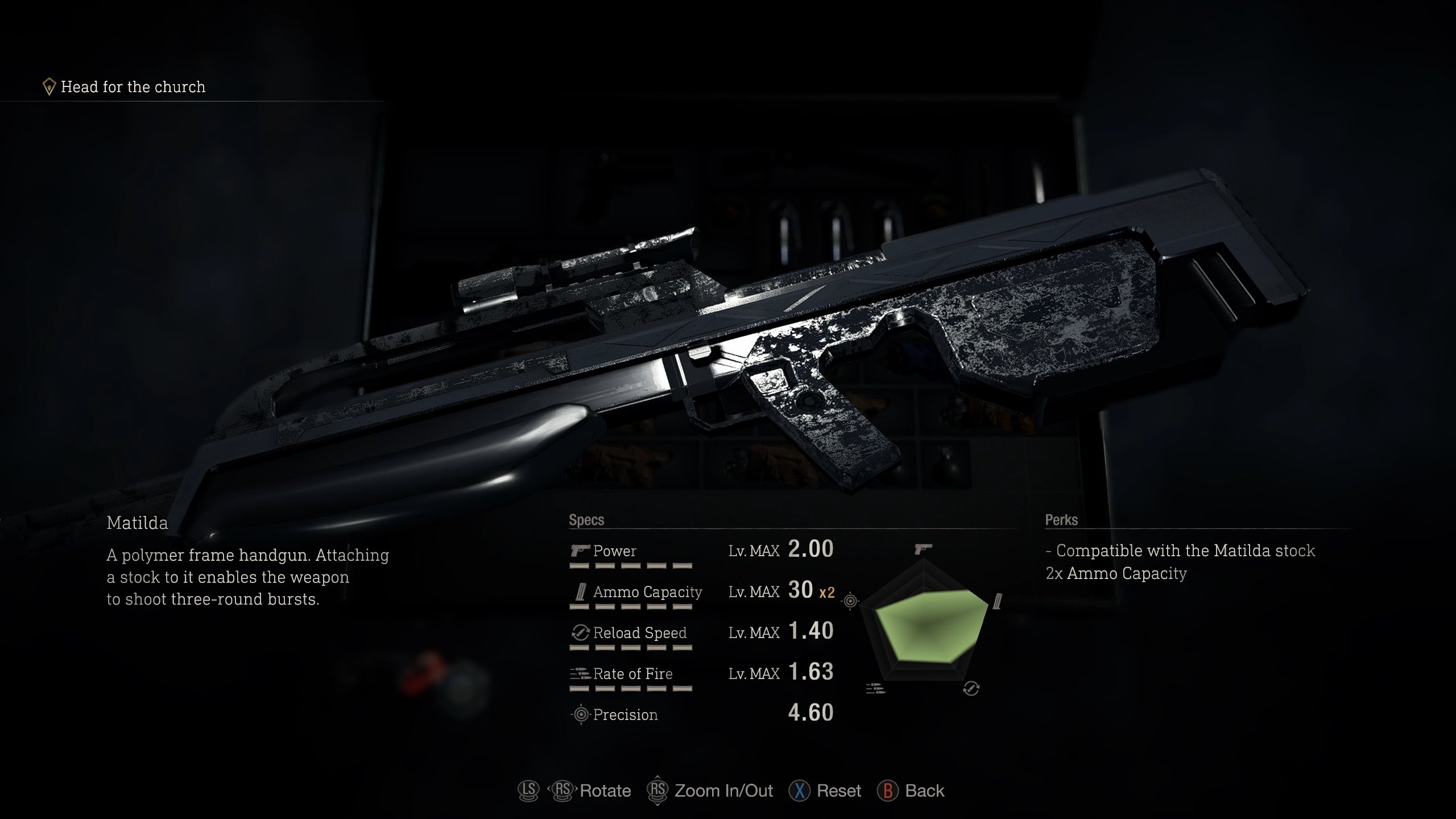
Task: Choose the Ammo Capacity spec row
Action: tap(701, 591)
